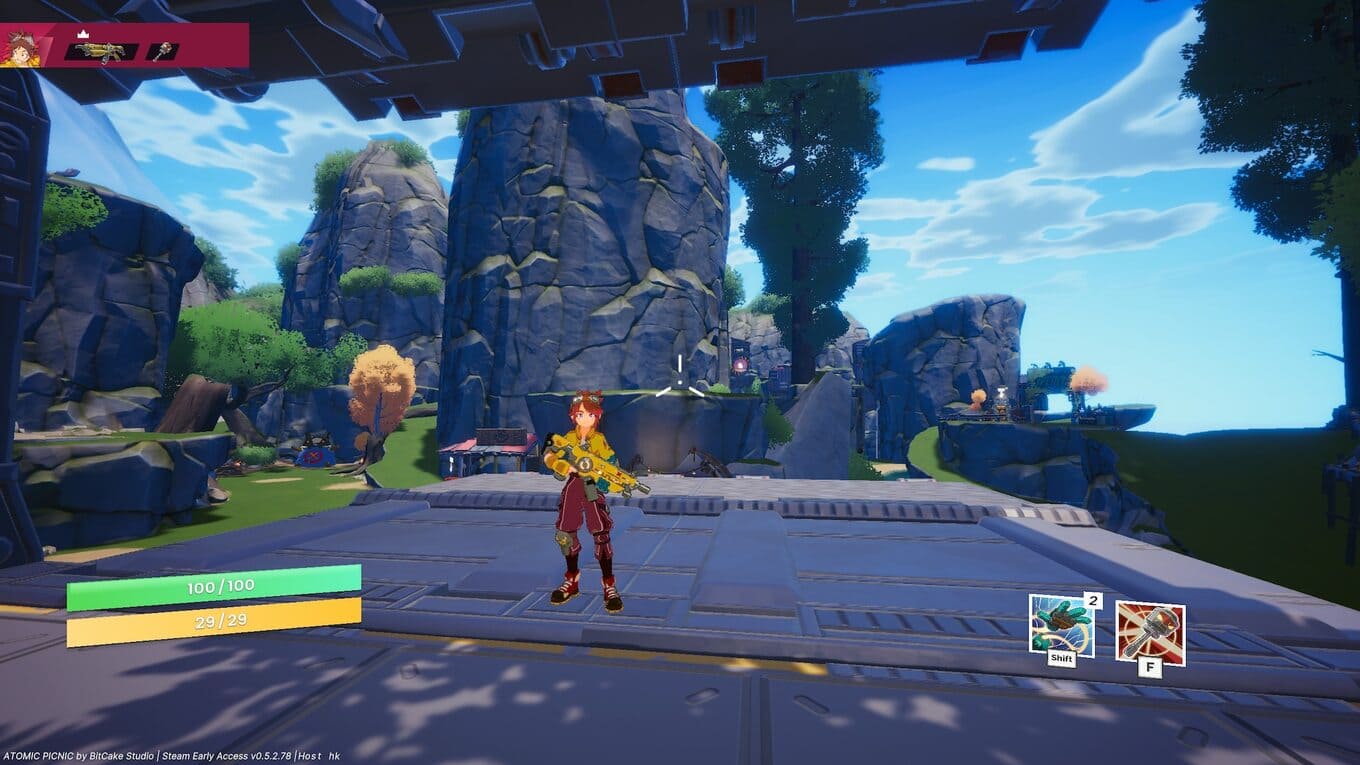1360x765 pixels.
Task: Choose the yellow rifle weapon slot
Action: pyautogui.click(x=100, y=50)
